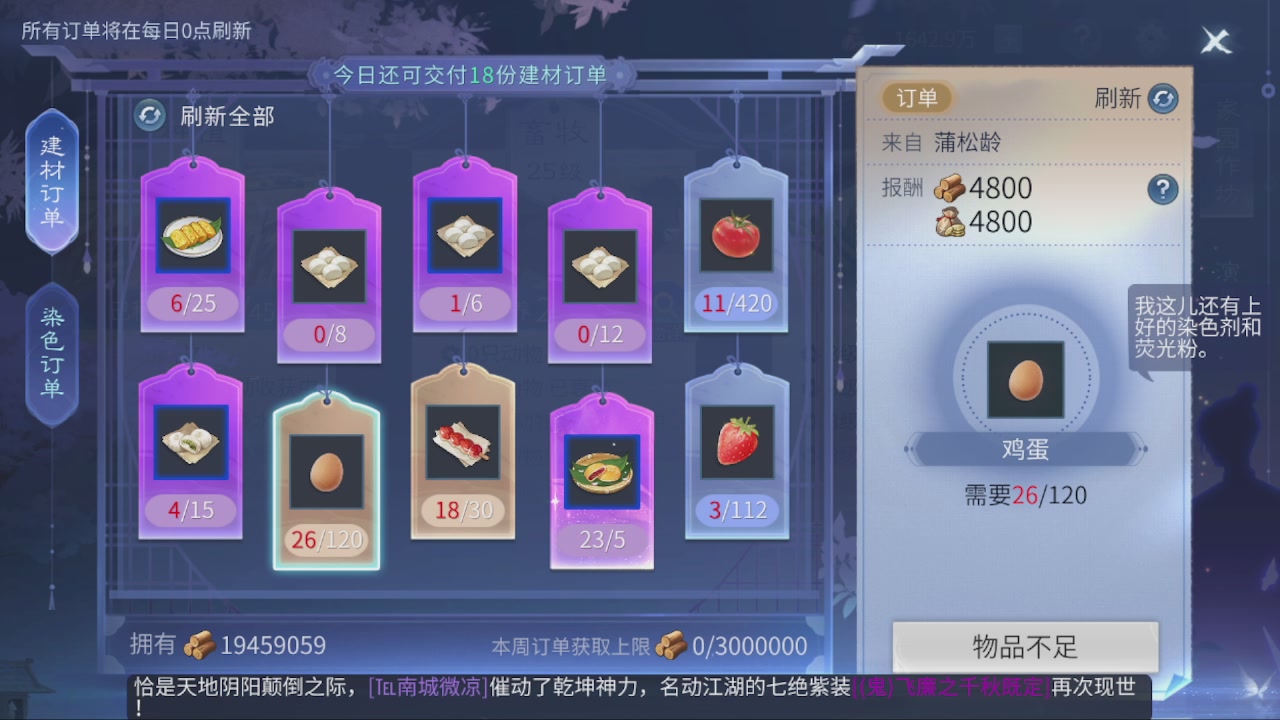Click the wood icon beside 本周订单获取上限
The image size is (1280, 720).
pyautogui.click(x=673, y=646)
